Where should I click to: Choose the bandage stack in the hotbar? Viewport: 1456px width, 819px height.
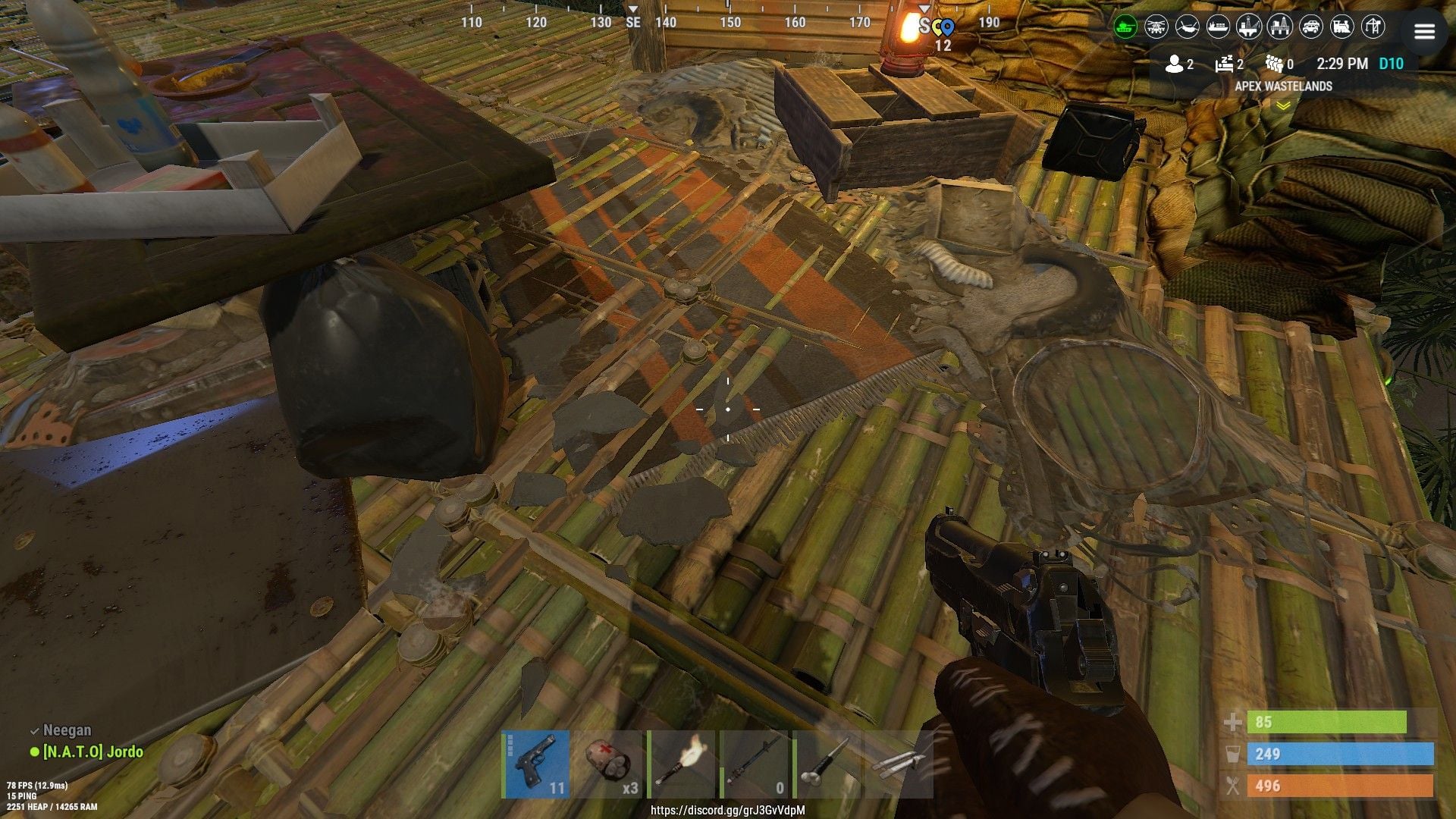(609, 764)
